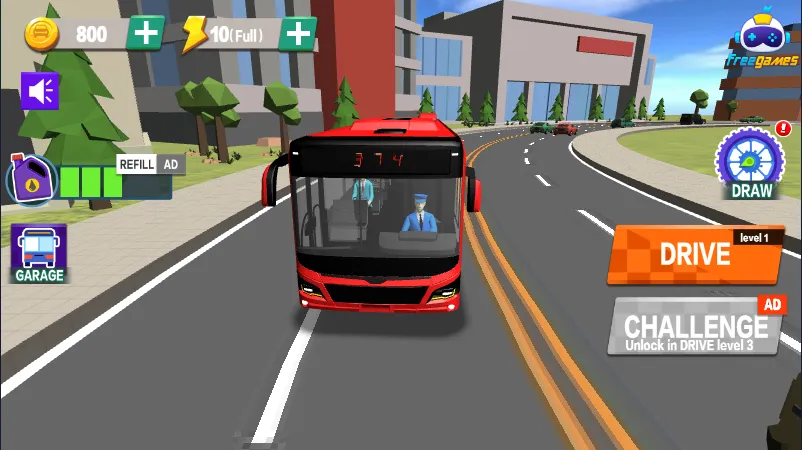
Task: Click the REFILL AD fuel button
Action: coord(151,164)
